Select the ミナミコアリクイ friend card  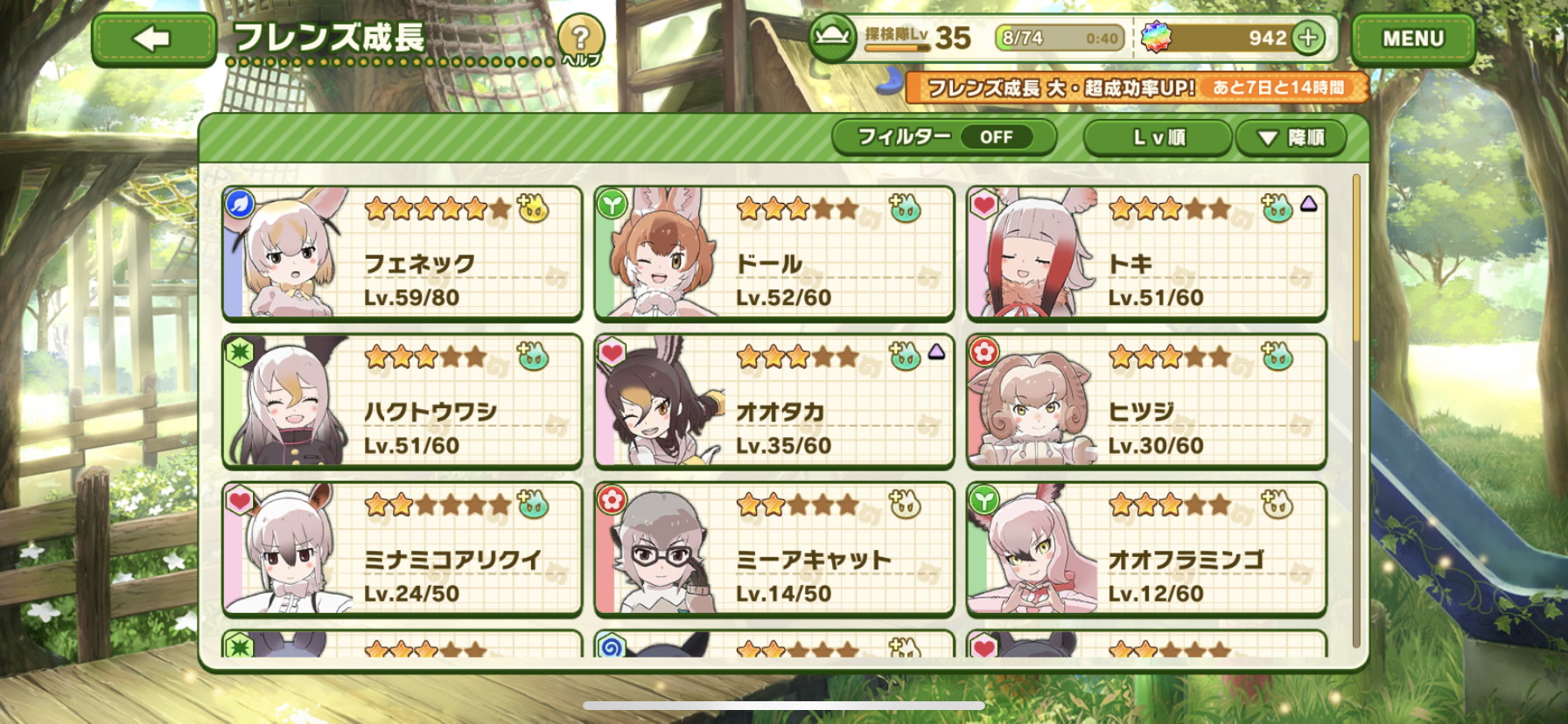pos(402,549)
